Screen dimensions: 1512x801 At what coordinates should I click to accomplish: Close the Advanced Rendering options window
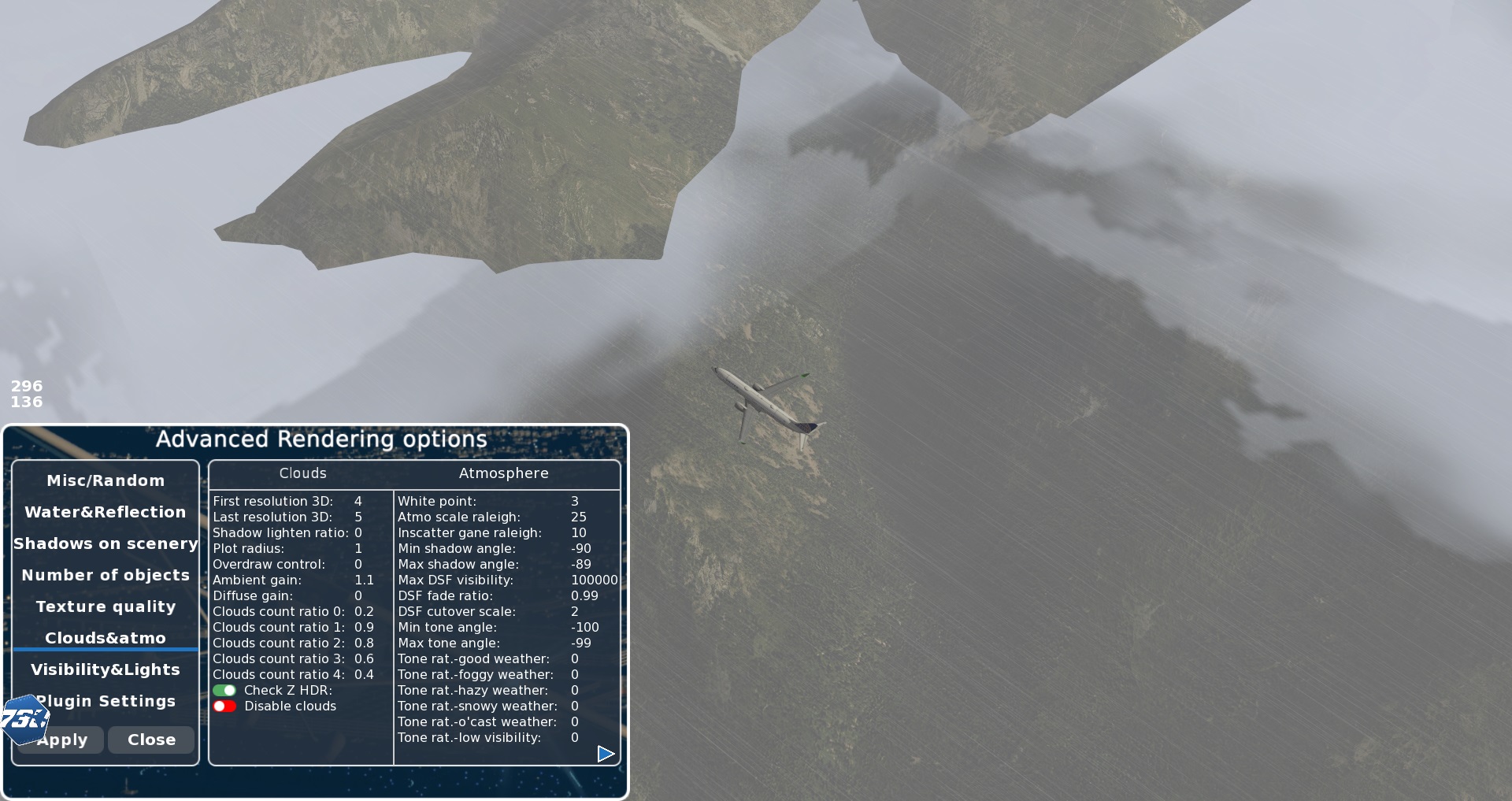pyautogui.click(x=151, y=740)
